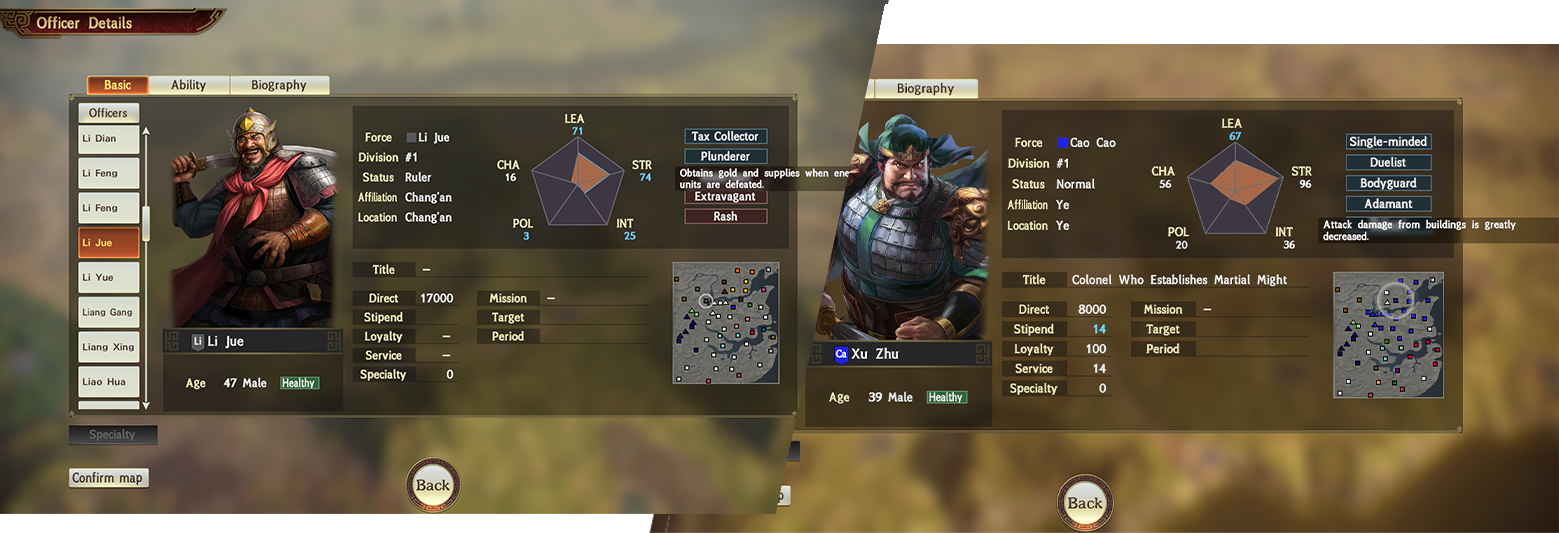
Task: Select officer Li Yue in the list
Action: tap(108, 277)
